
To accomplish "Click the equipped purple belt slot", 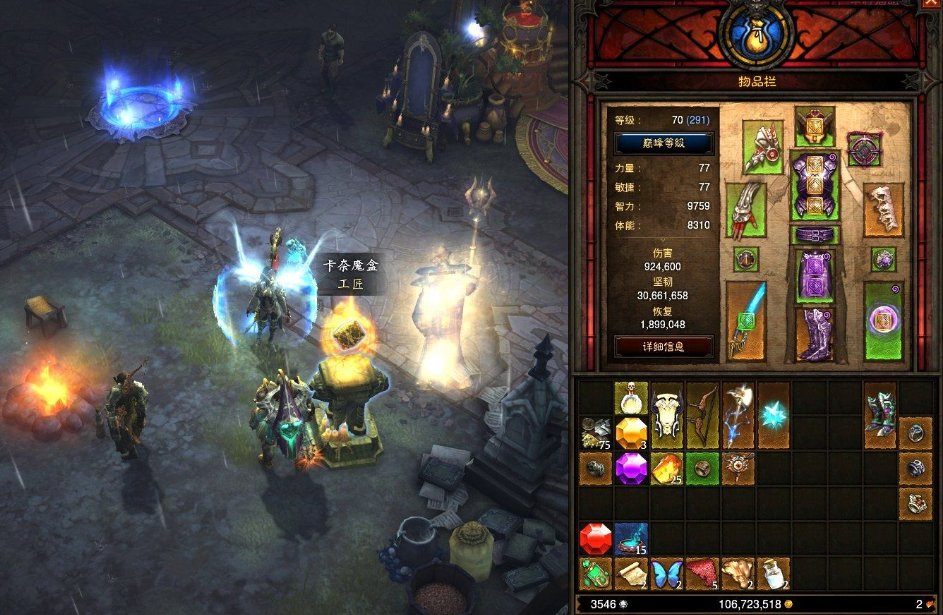I will [814, 235].
